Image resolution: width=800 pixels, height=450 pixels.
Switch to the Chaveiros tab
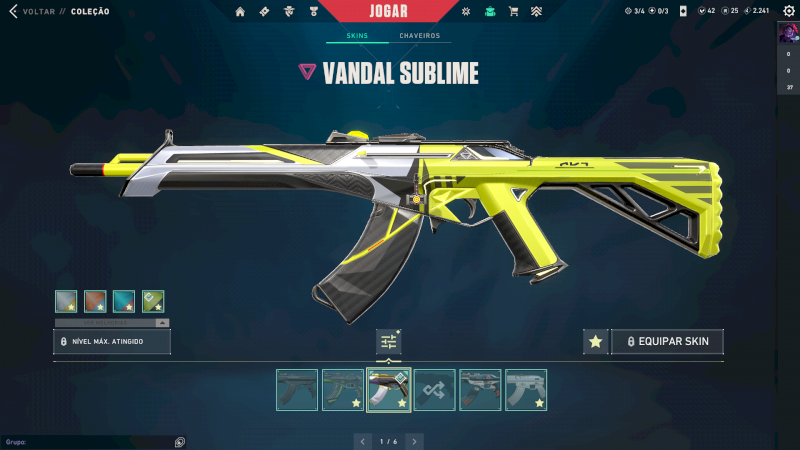419,36
